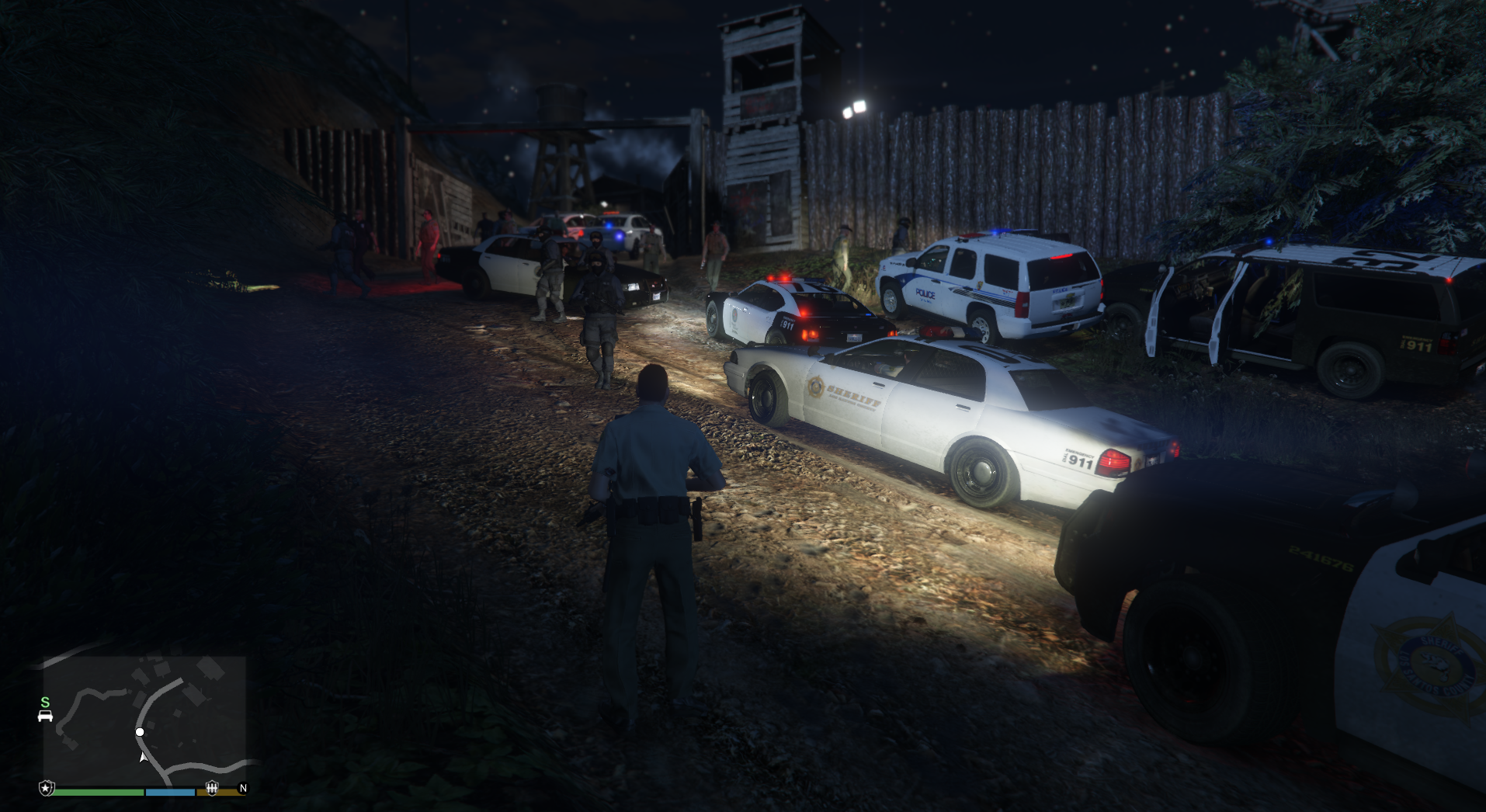Click the minimap road view
Screen dimensions: 1486x812
click(x=144, y=720)
